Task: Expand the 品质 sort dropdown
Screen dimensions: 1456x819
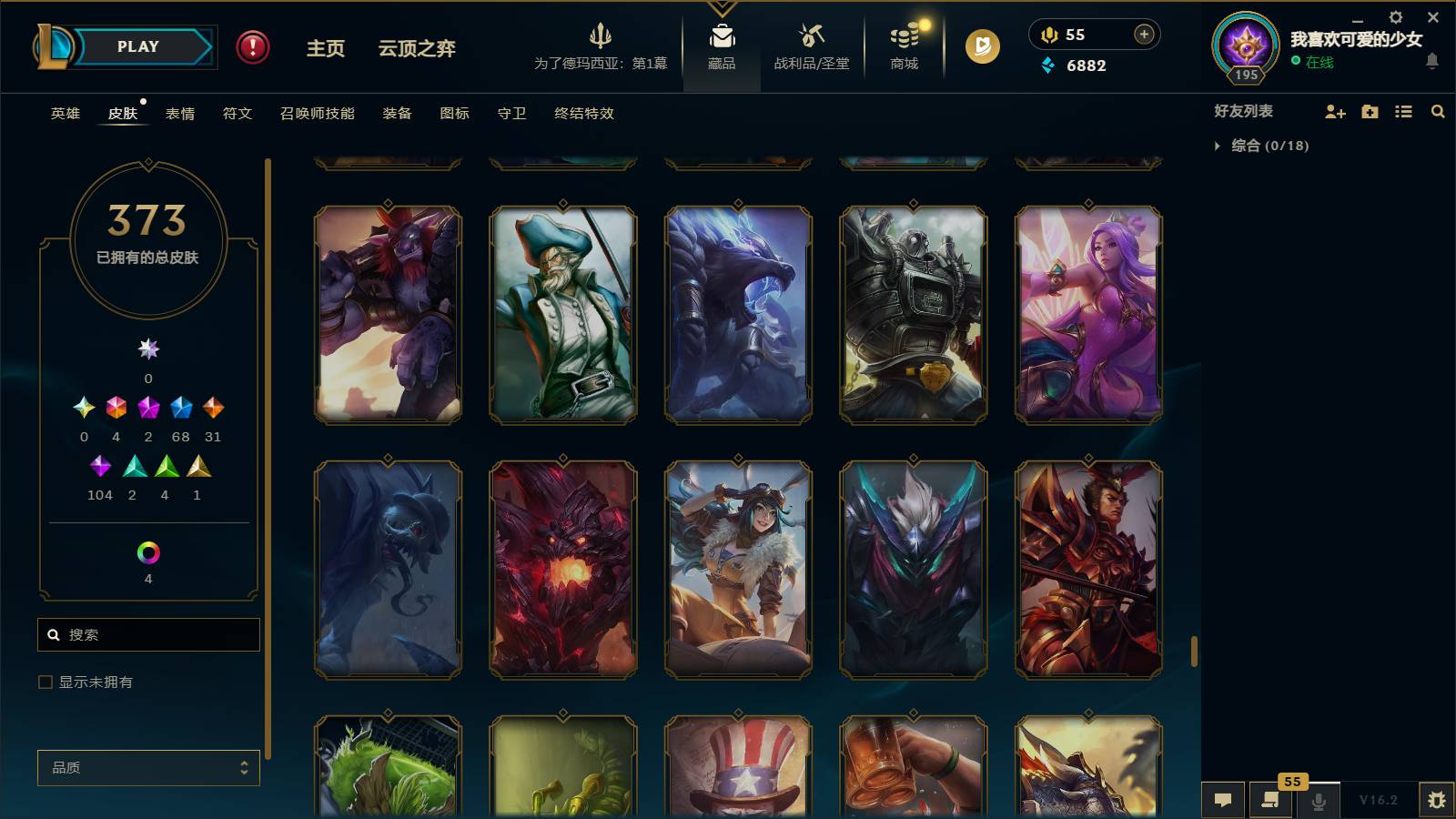Action: pyautogui.click(x=148, y=768)
